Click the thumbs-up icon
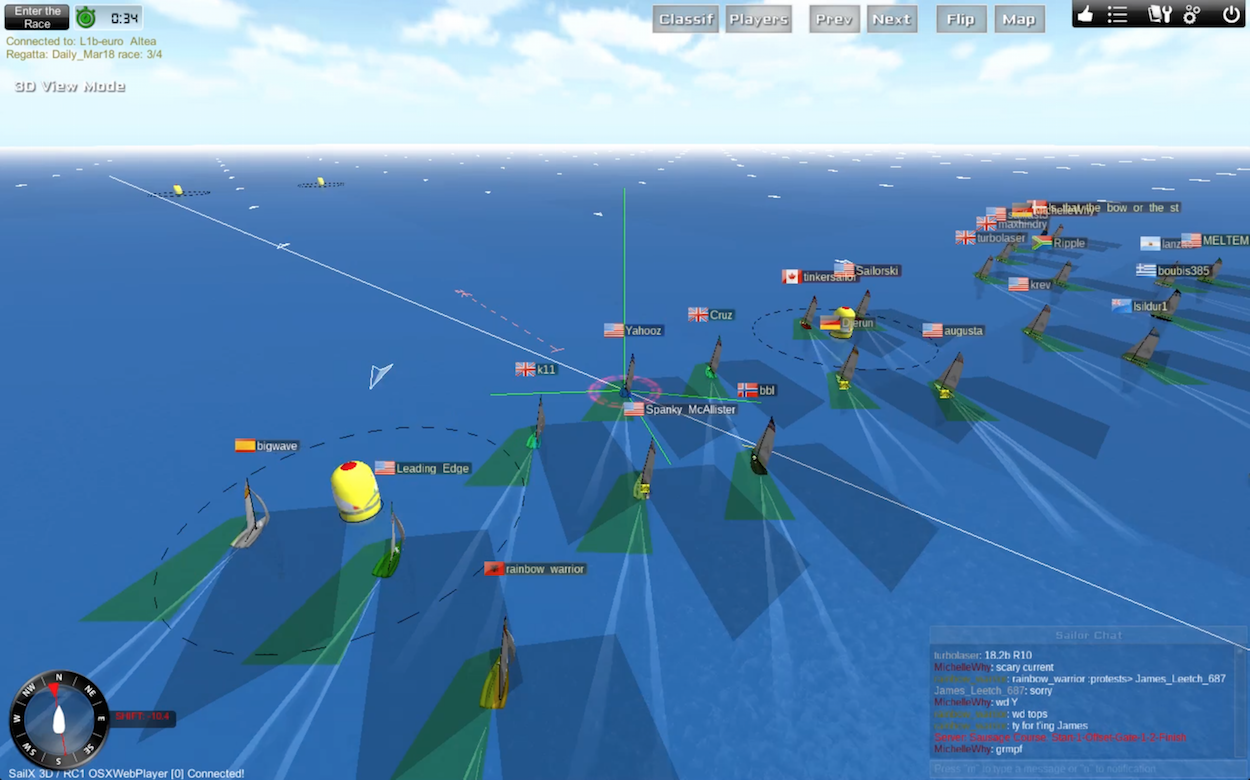1250x780 pixels. [1085, 14]
